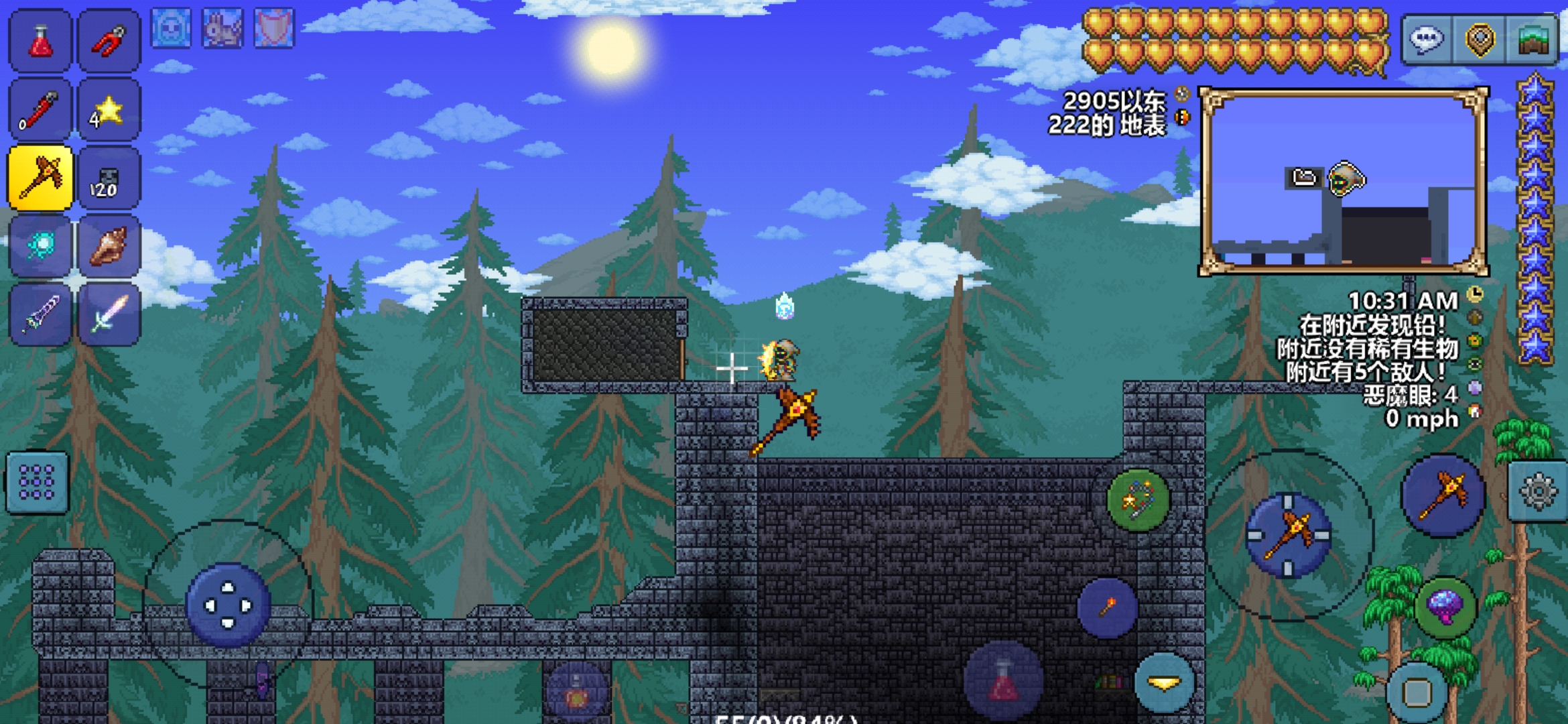Choose the red wrench hotbar slot
The width and height of the screenshot is (1568, 724).
40,110
